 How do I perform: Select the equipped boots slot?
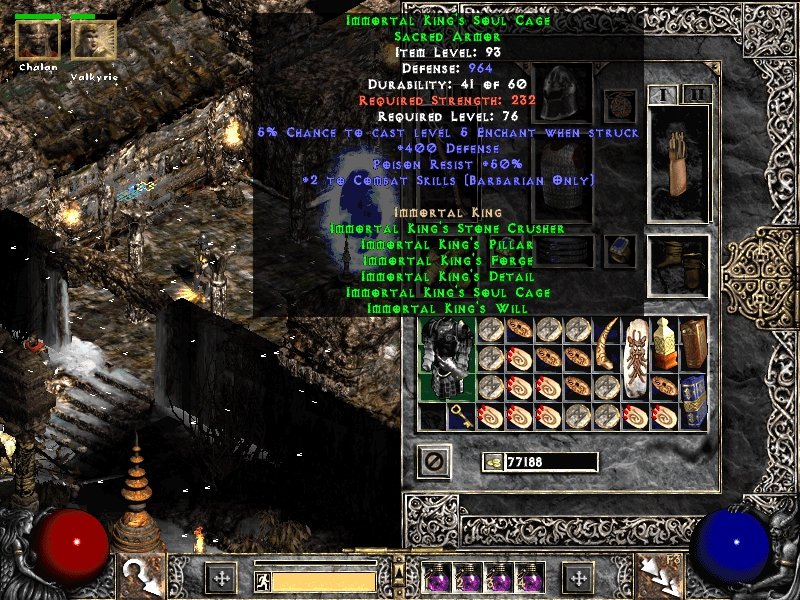point(679,264)
